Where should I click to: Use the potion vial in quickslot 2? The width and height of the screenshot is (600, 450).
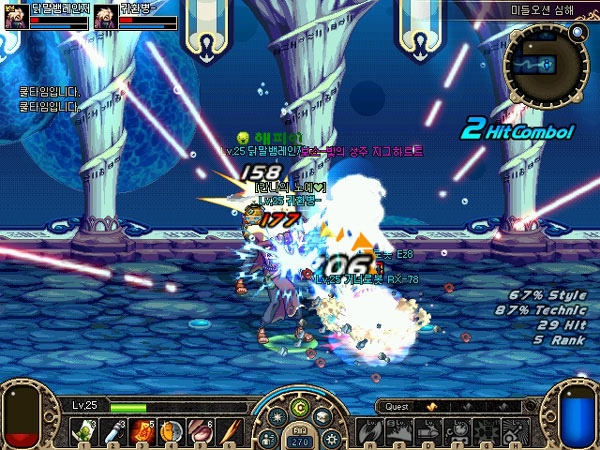111,431
